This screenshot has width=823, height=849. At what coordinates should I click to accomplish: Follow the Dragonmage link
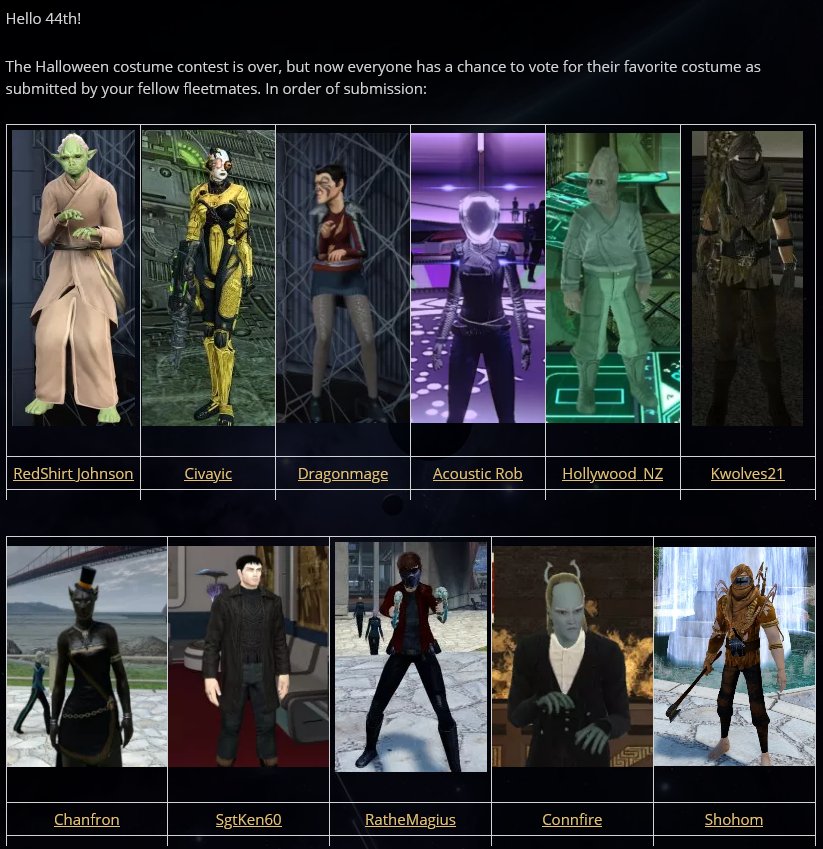(343, 473)
